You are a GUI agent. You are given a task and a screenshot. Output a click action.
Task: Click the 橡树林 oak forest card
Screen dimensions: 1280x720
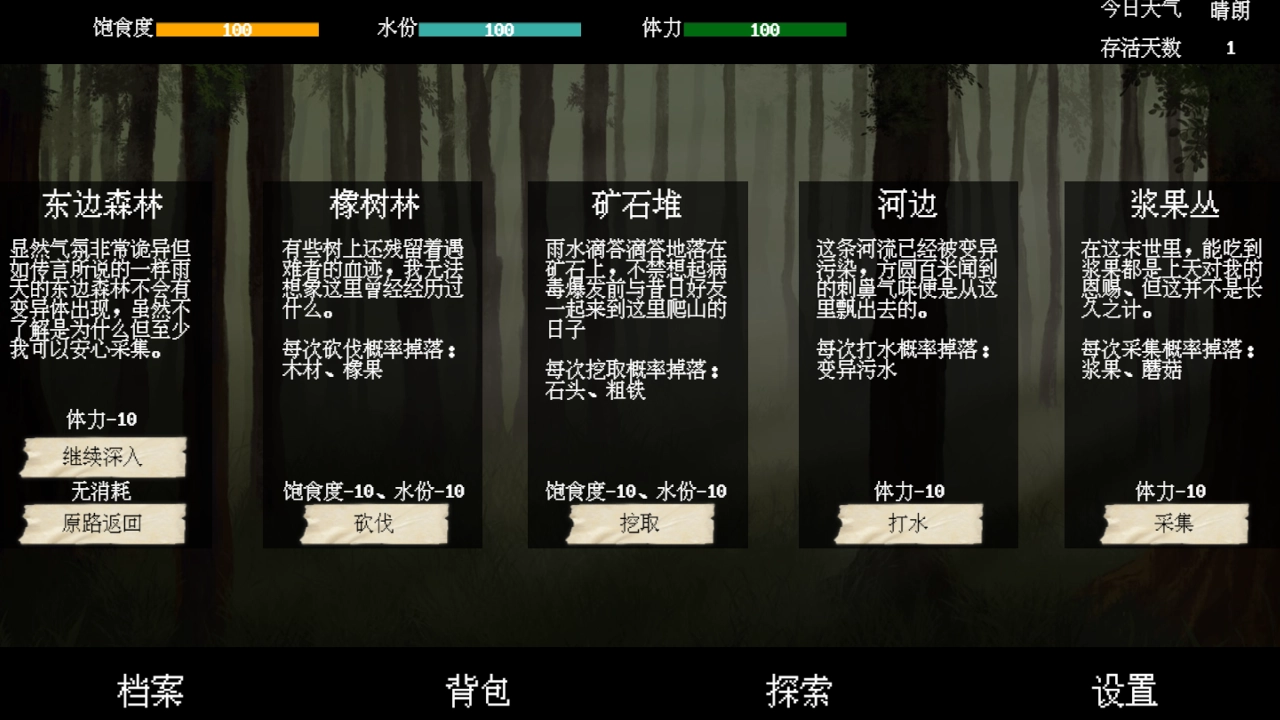373,205
